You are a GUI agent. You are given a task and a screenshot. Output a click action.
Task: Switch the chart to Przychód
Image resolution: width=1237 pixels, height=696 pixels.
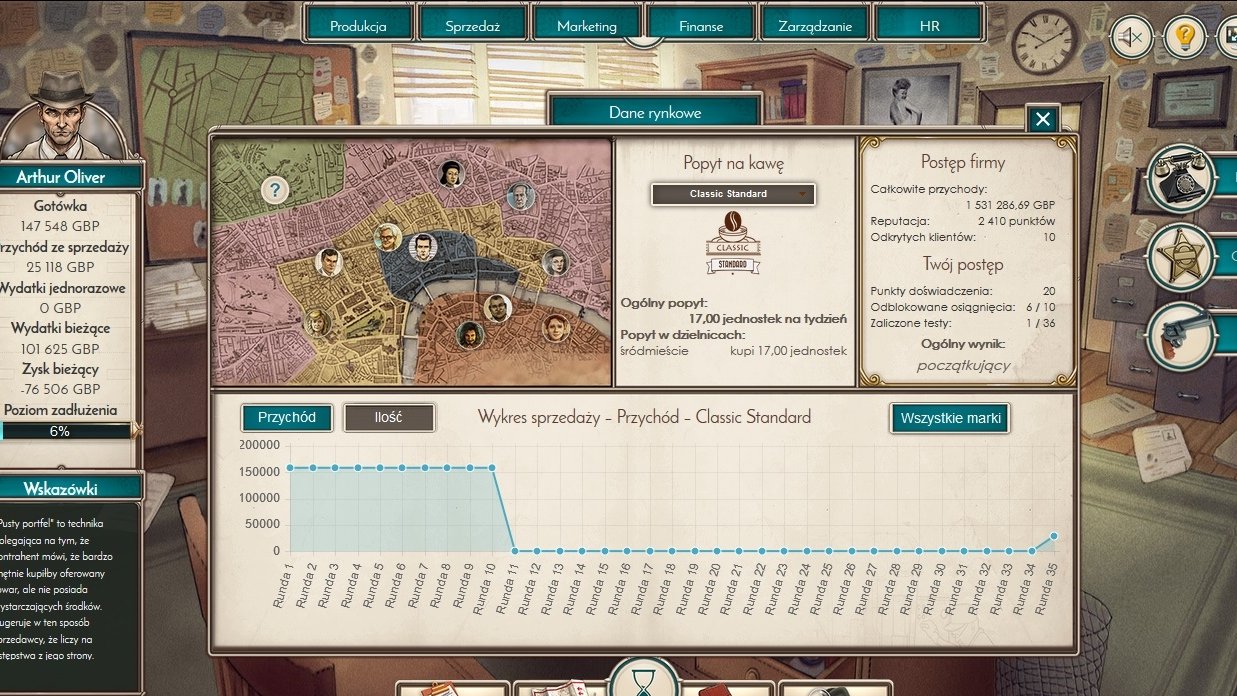[287, 417]
